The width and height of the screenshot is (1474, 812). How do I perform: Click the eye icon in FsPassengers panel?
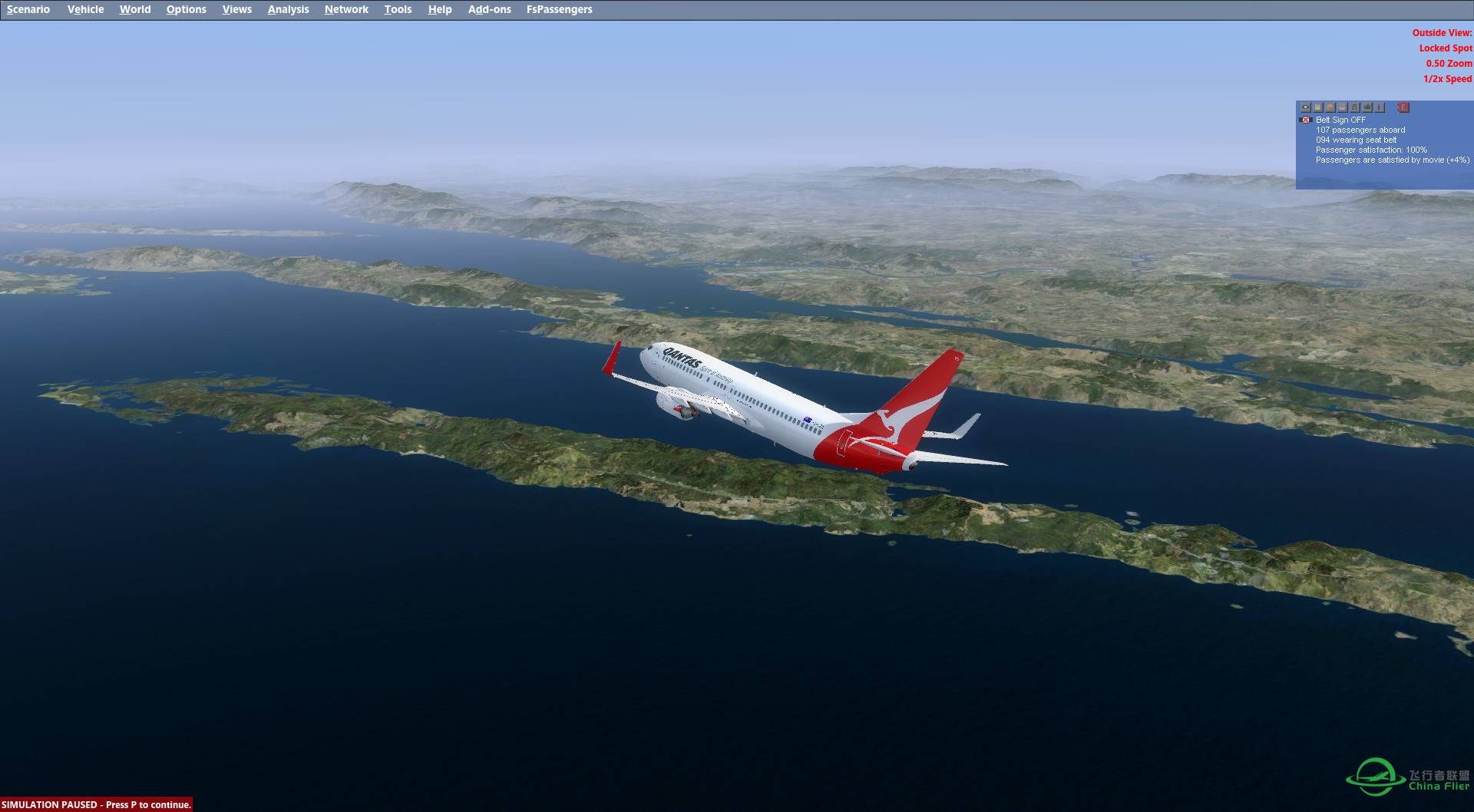point(1306,107)
